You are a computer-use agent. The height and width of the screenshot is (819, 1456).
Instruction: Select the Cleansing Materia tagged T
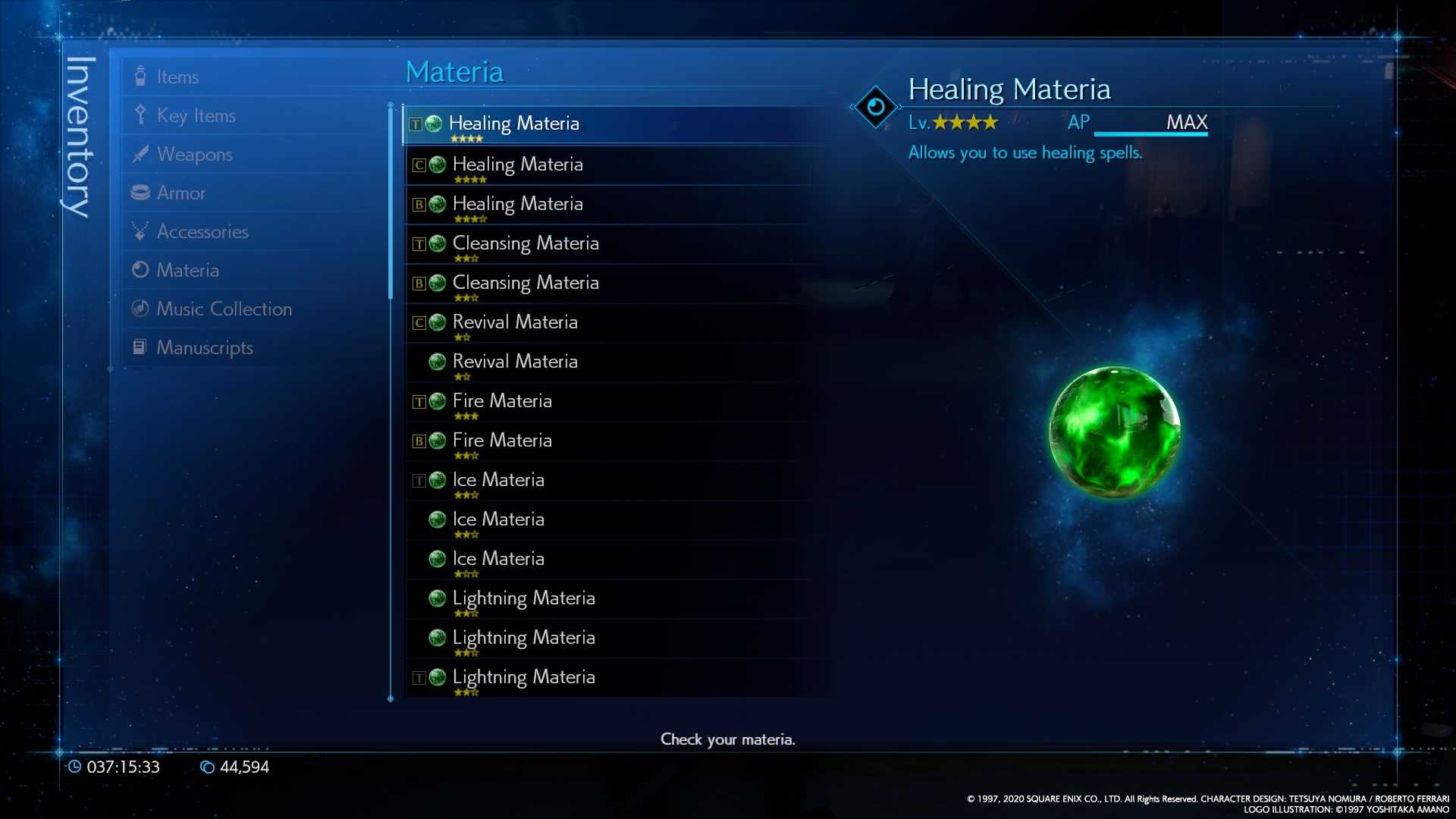pyautogui.click(x=525, y=243)
